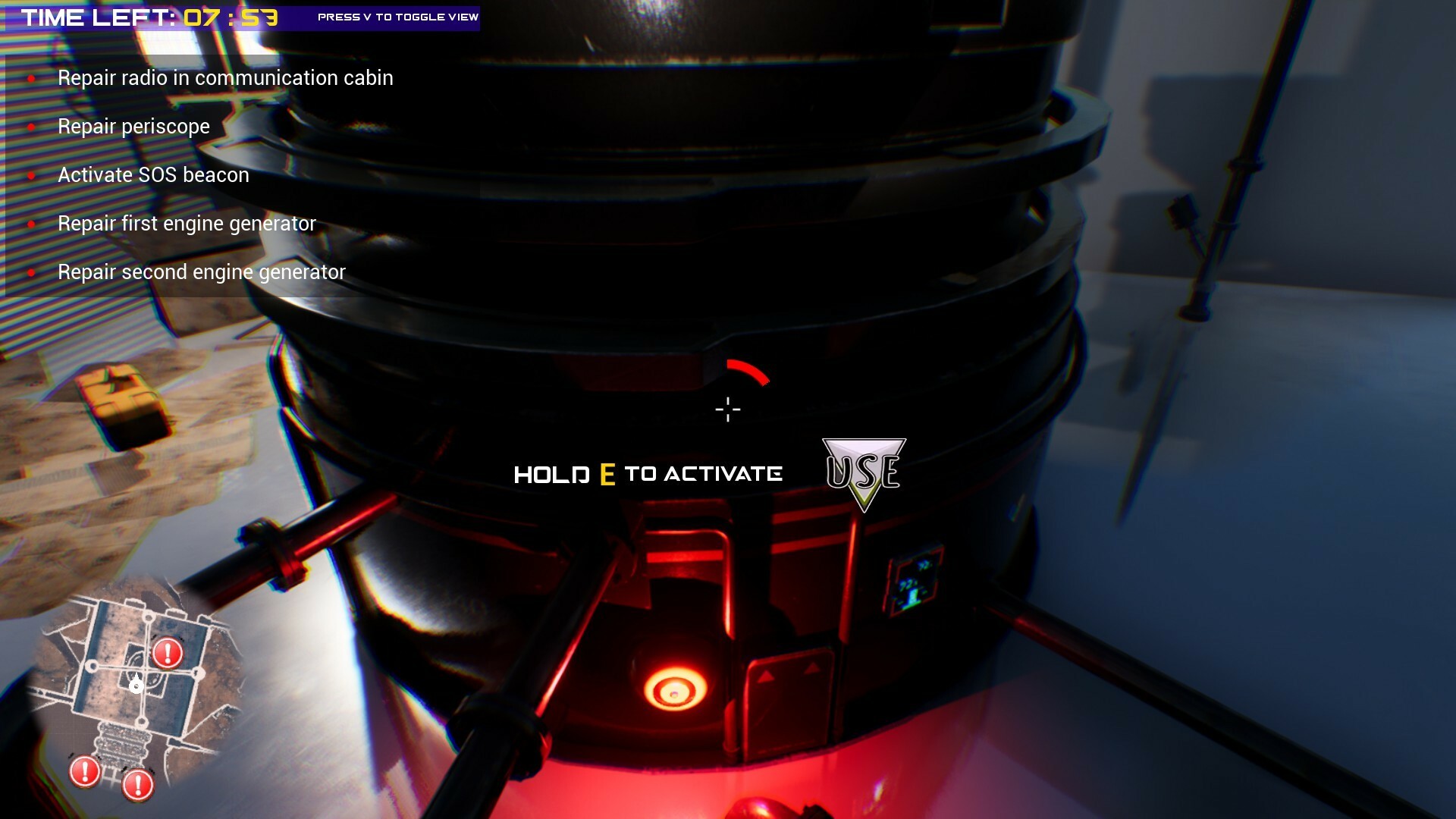Expand the objectives list panel

(x=190, y=174)
